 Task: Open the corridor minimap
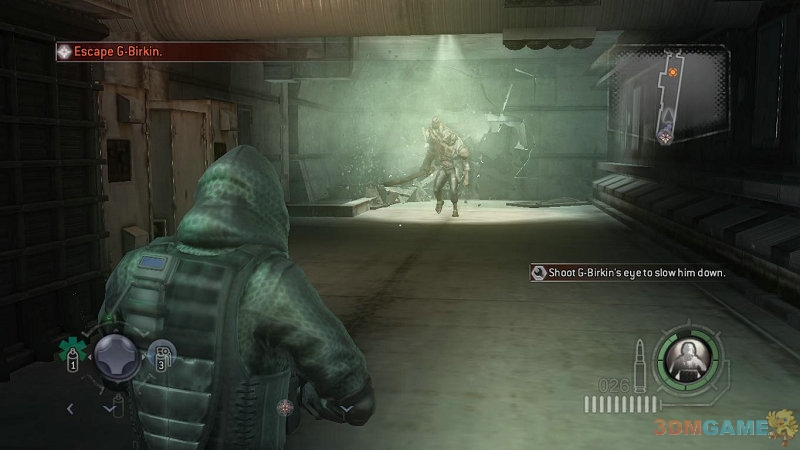pyautogui.click(x=675, y=100)
